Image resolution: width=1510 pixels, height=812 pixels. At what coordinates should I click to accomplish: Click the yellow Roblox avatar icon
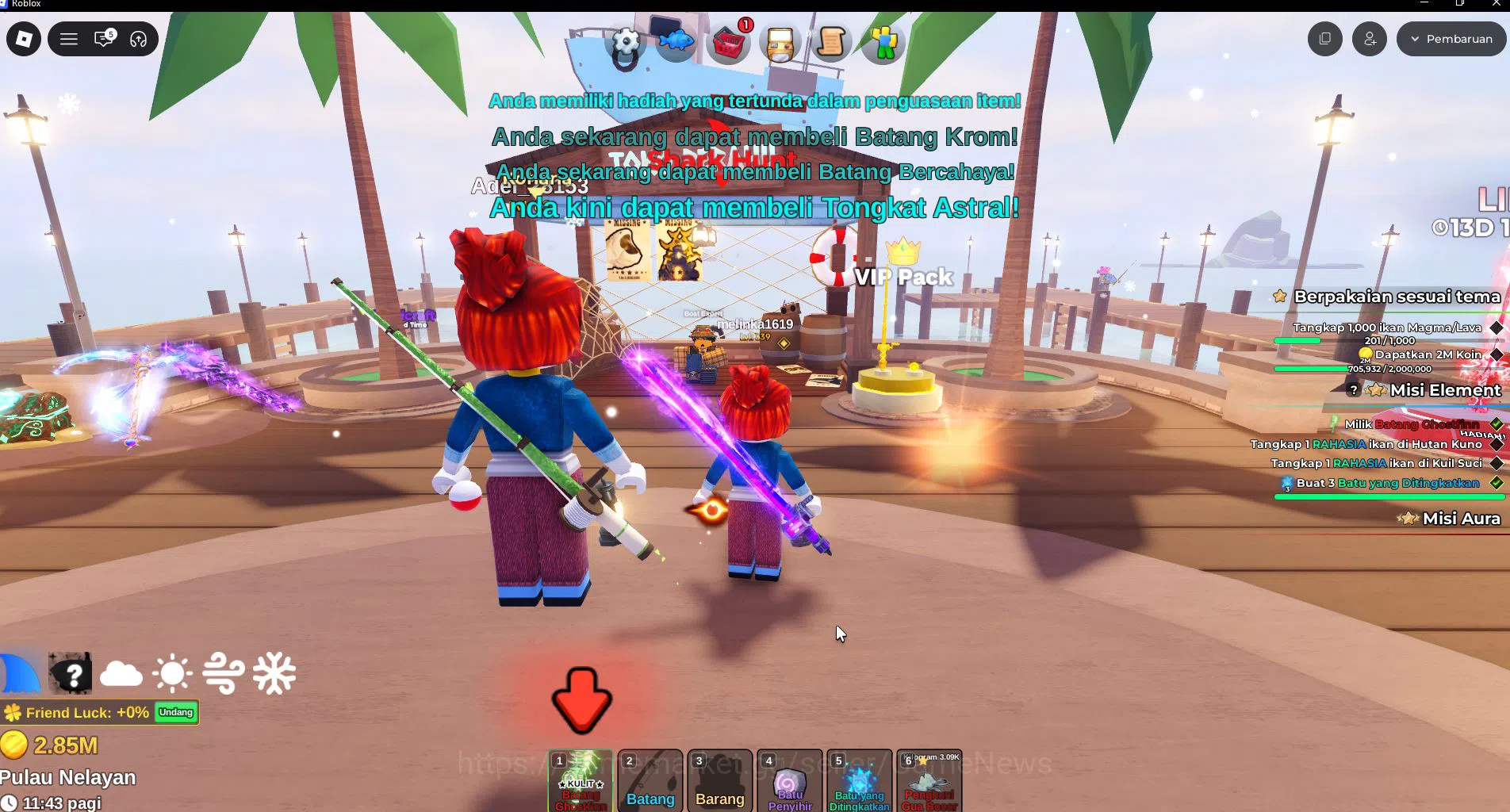pos(883,42)
